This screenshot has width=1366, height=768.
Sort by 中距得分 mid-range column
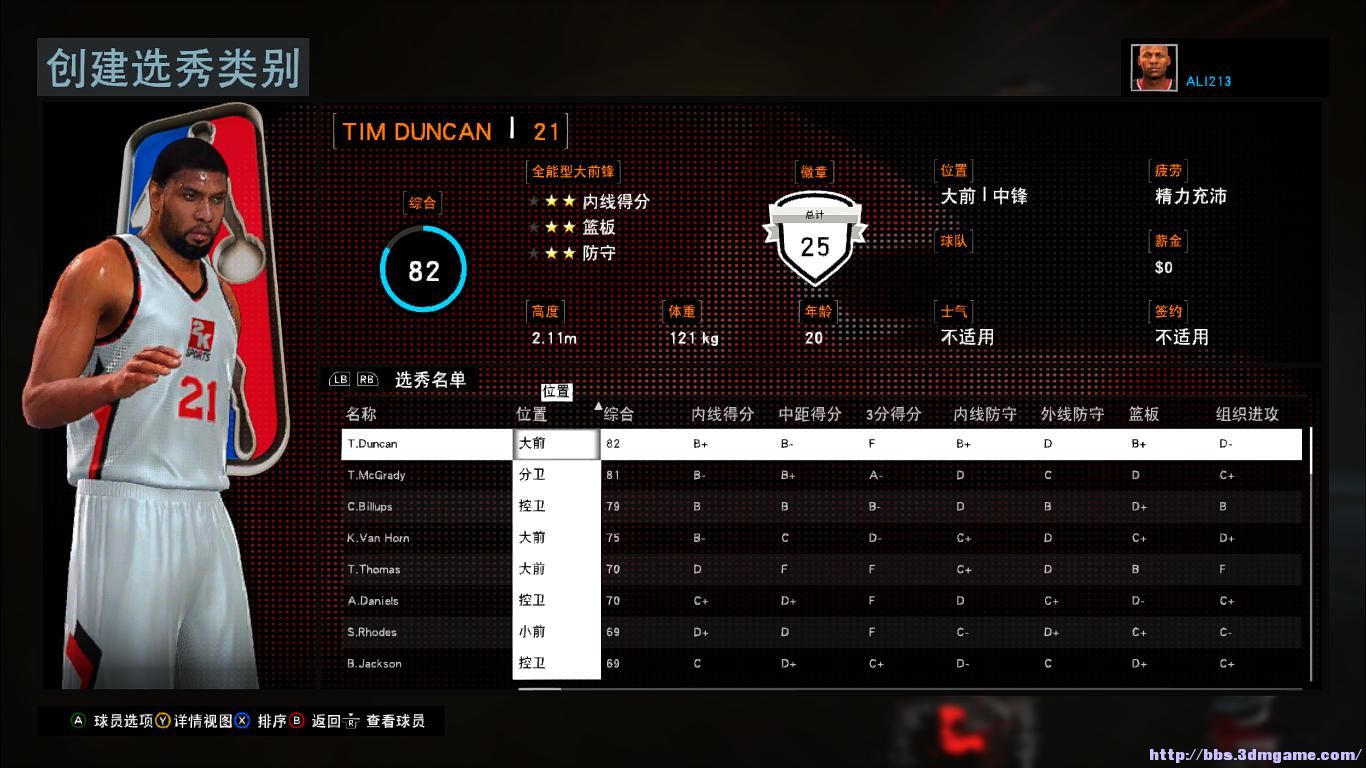(810, 414)
